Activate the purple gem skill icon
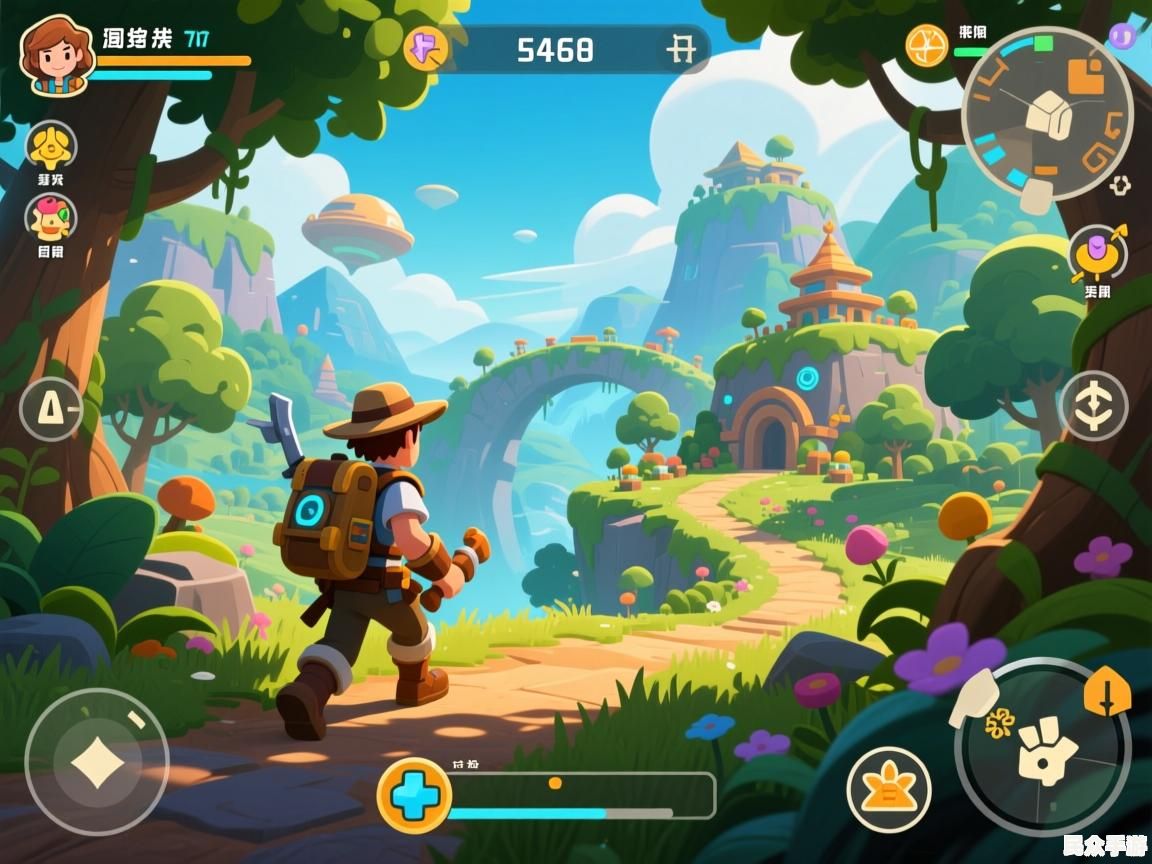 click(x=1097, y=254)
